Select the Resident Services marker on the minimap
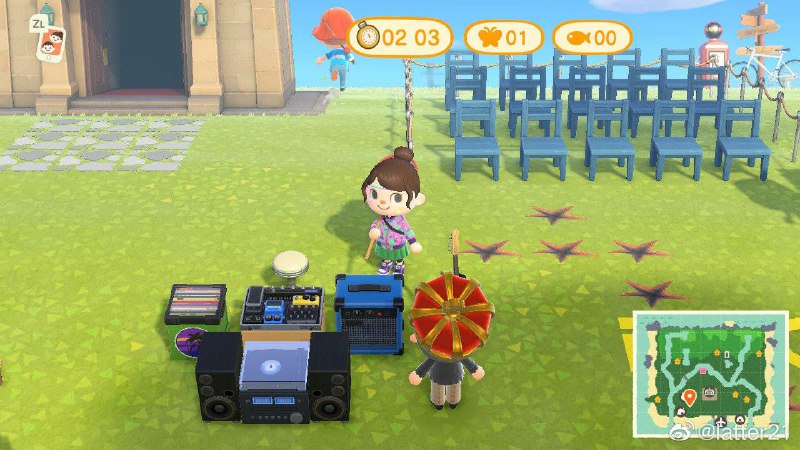Viewport: 800px width, 450px height. click(x=710, y=391)
